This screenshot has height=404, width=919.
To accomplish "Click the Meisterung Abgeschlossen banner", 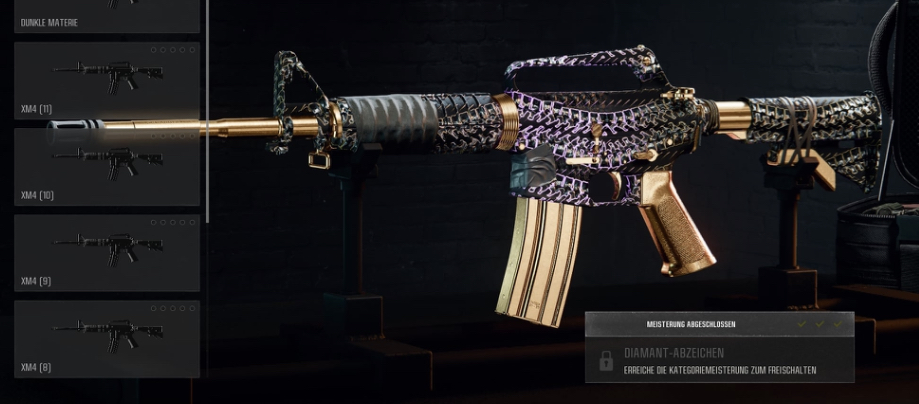I will pyautogui.click(x=719, y=325).
